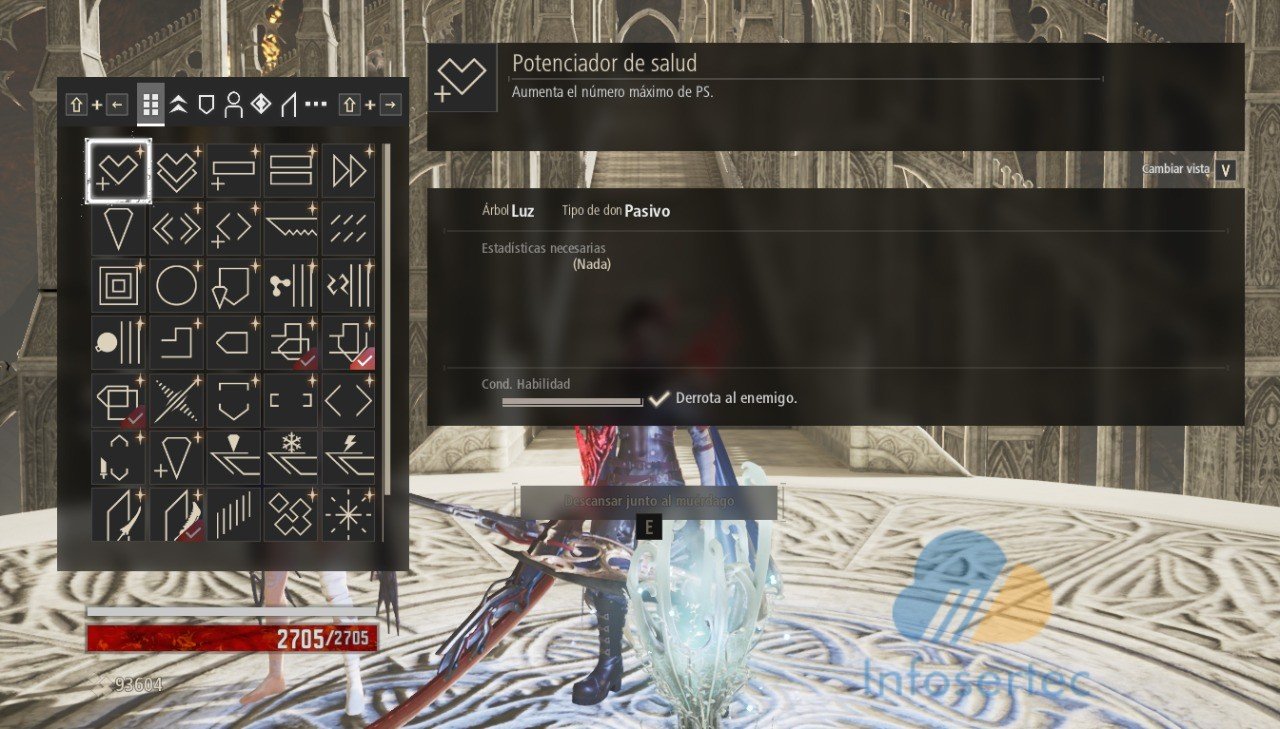
Task: Pick the square brackets gift icon
Action: pos(291,400)
